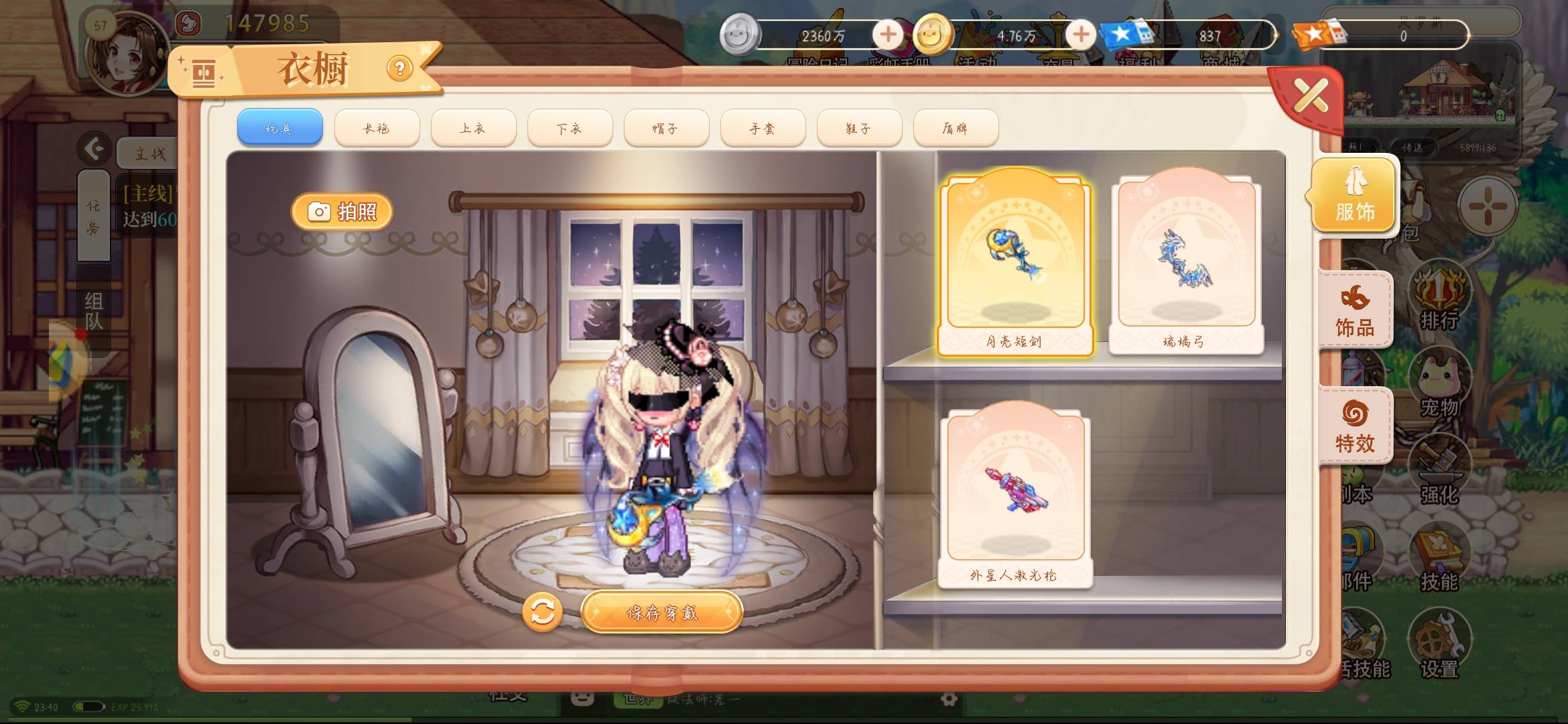Image resolution: width=1568 pixels, height=724 pixels.
Task: Switch to the 盾牌 shields category tab
Action: point(957,127)
